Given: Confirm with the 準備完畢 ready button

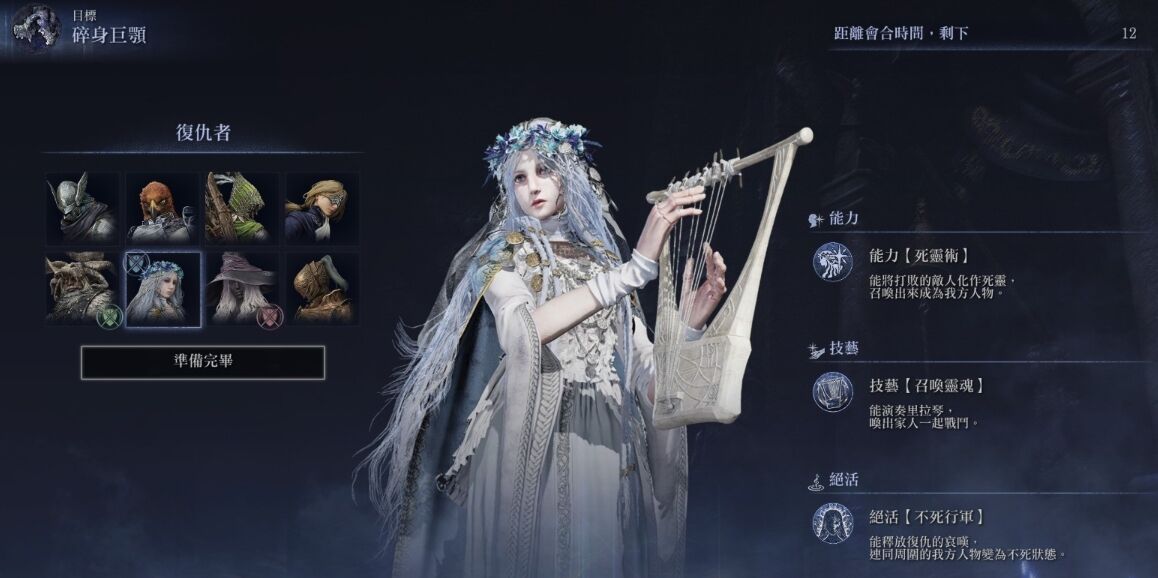Looking at the screenshot, I should click(x=203, y=362).
